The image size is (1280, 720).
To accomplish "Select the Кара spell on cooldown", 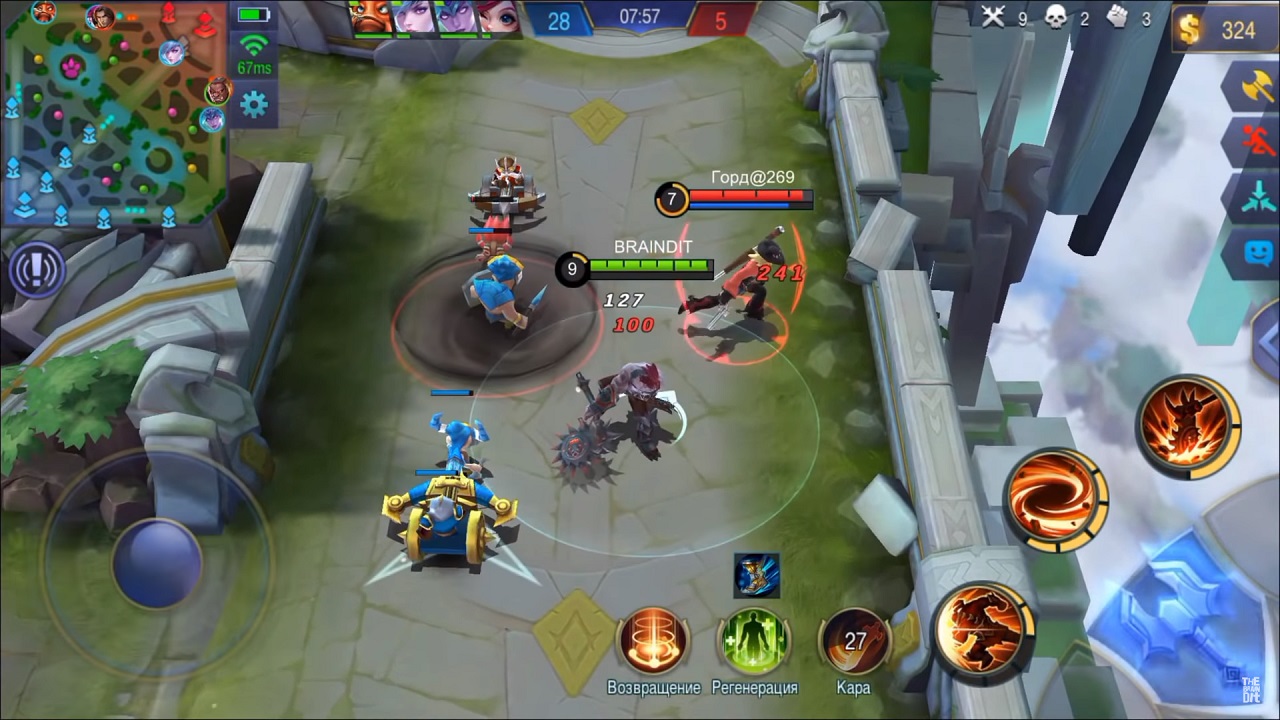I will point(853,641).
